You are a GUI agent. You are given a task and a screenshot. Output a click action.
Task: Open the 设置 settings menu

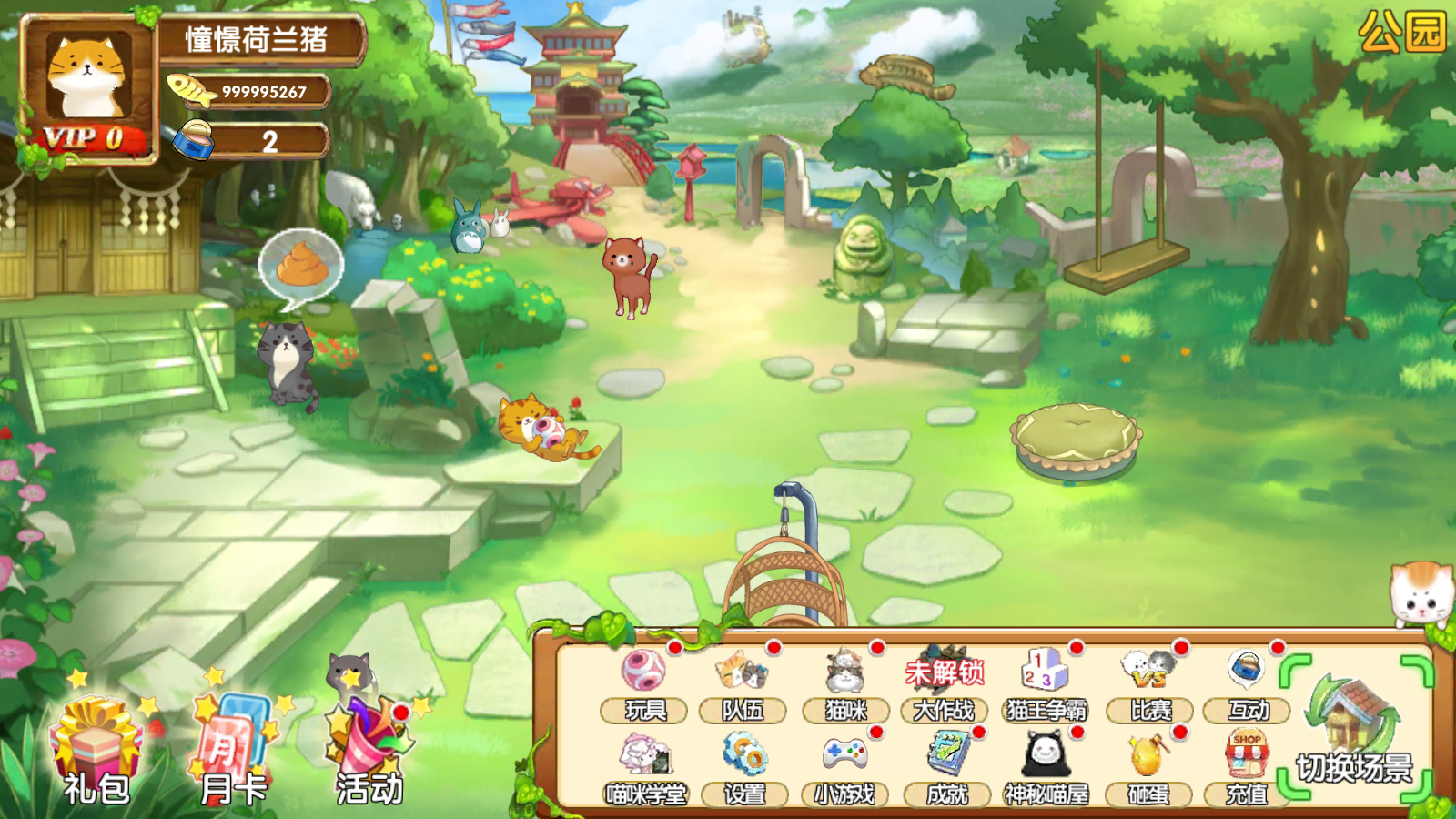(744, 769)
